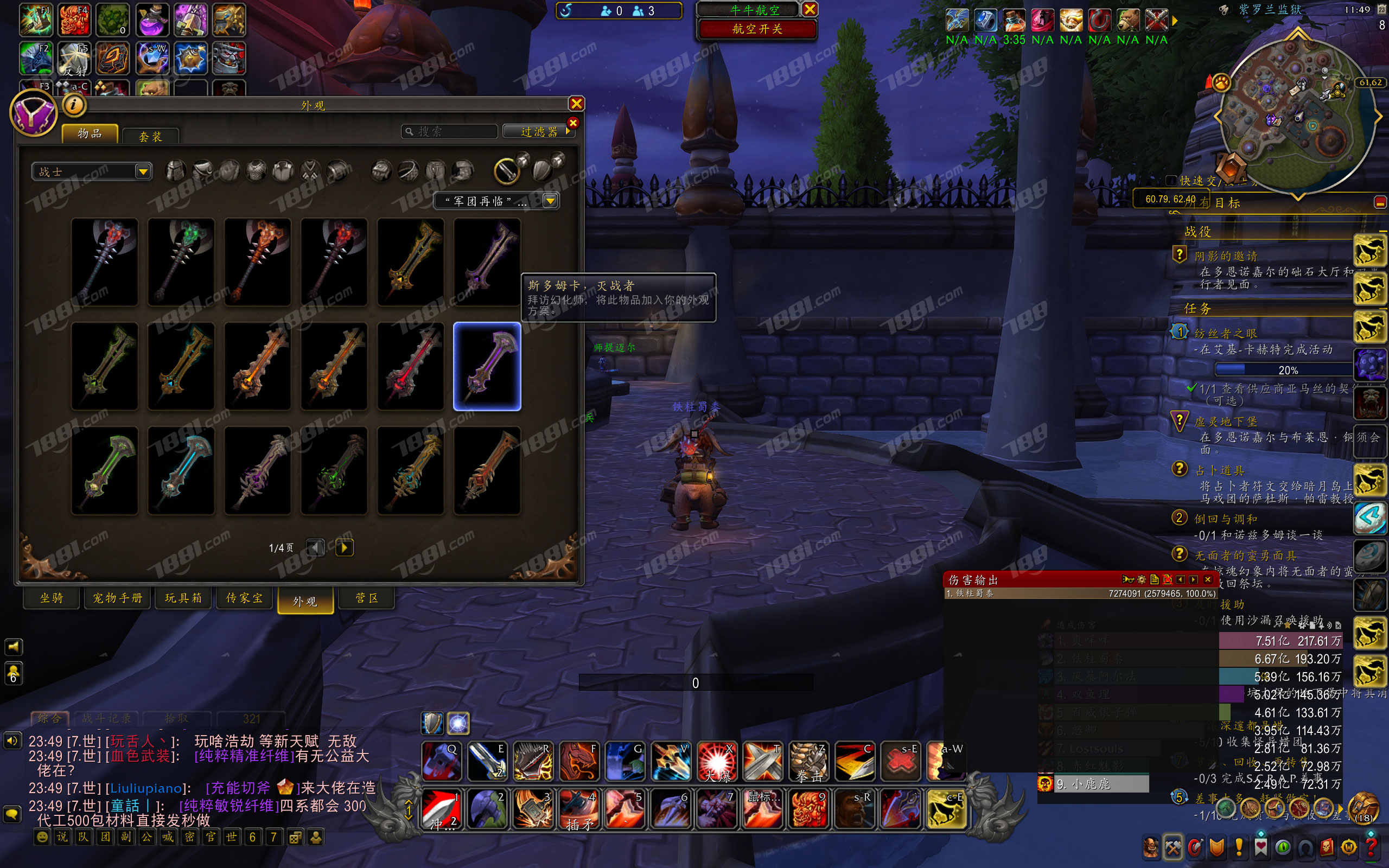The width and height of the screenshot is (1389, 868).
Task: Open the 过滤器 filter menu
Action: tap(538, 131)
